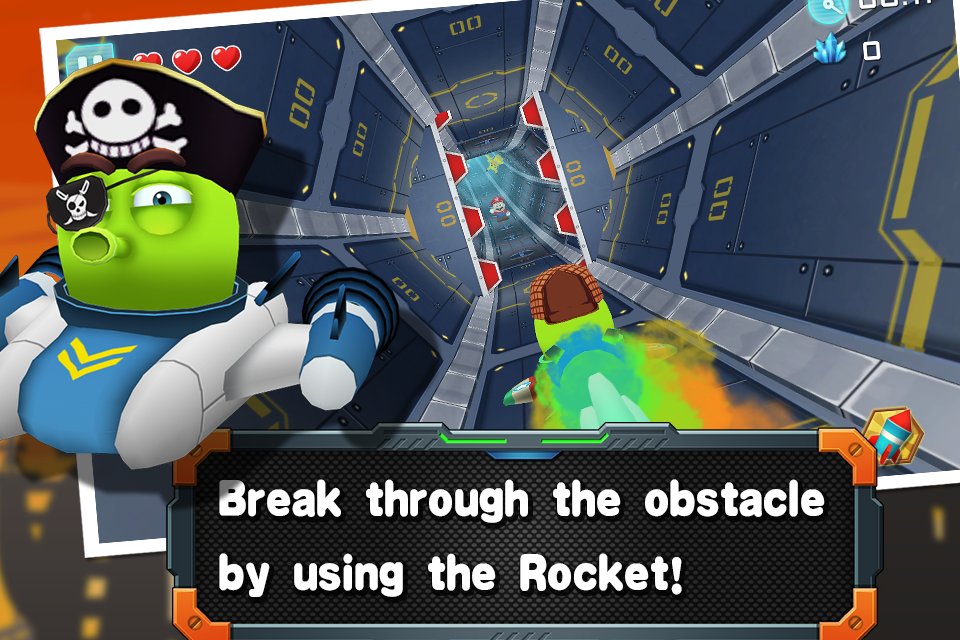Pause the game with the pause button
The width and height of the screenshot is (960, 640).
point(88,60)
